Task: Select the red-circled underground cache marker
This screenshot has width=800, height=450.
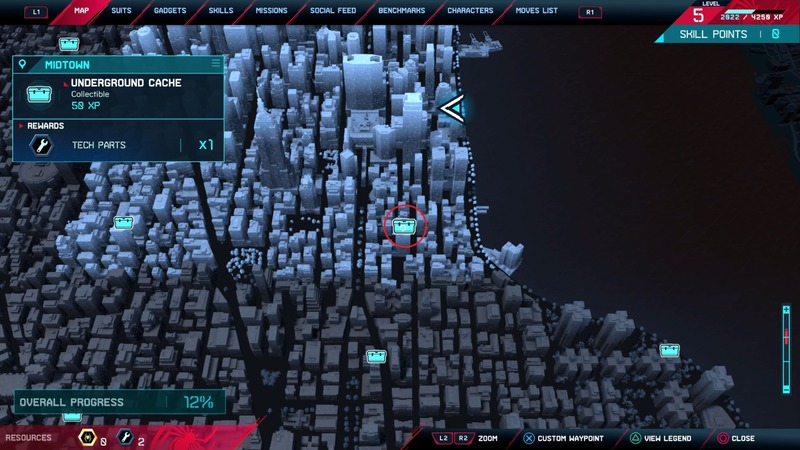Action: pyautogui.click(x=405, y=225)
